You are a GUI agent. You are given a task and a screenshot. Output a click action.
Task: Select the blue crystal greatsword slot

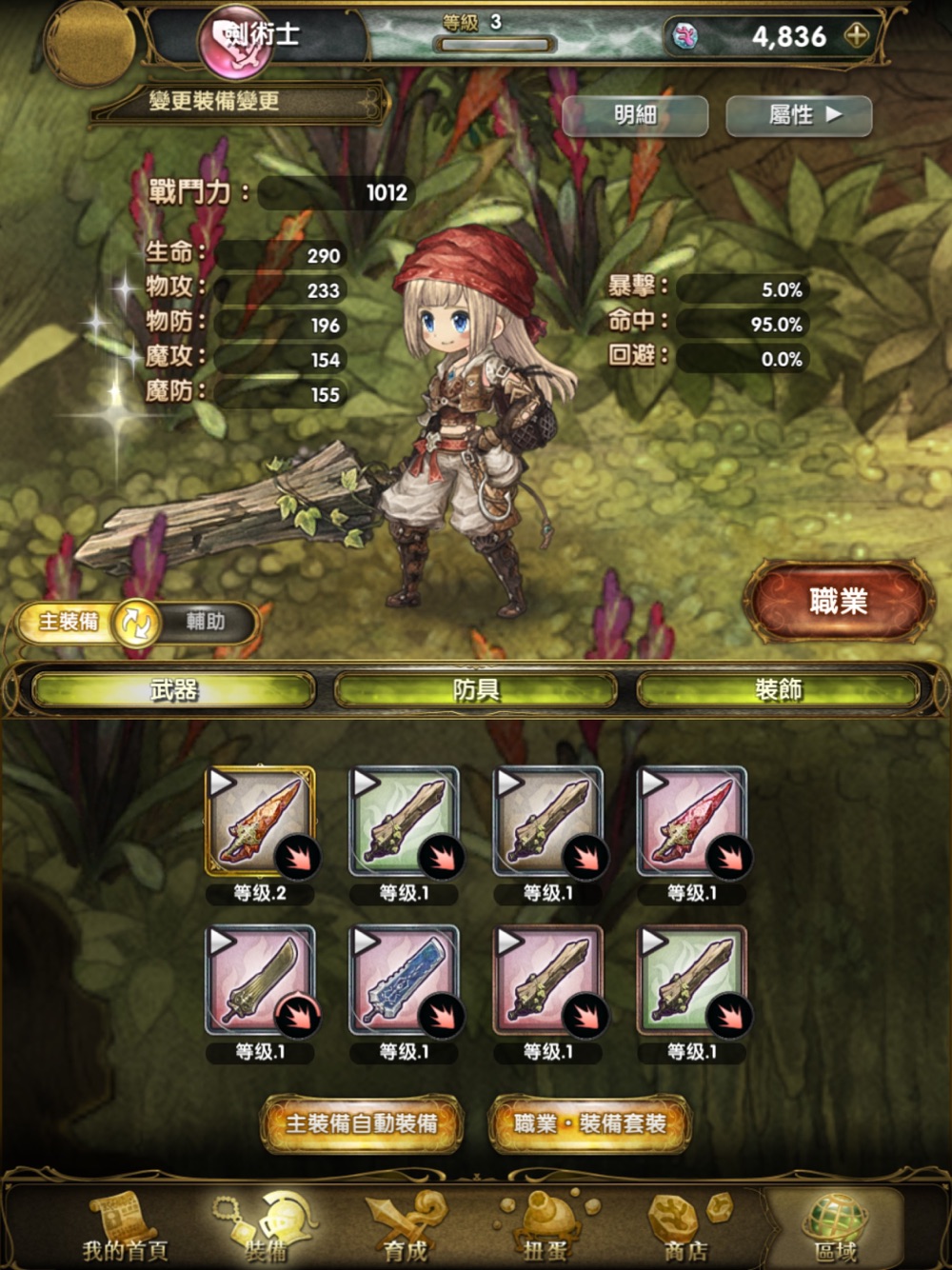coord(405,981)
